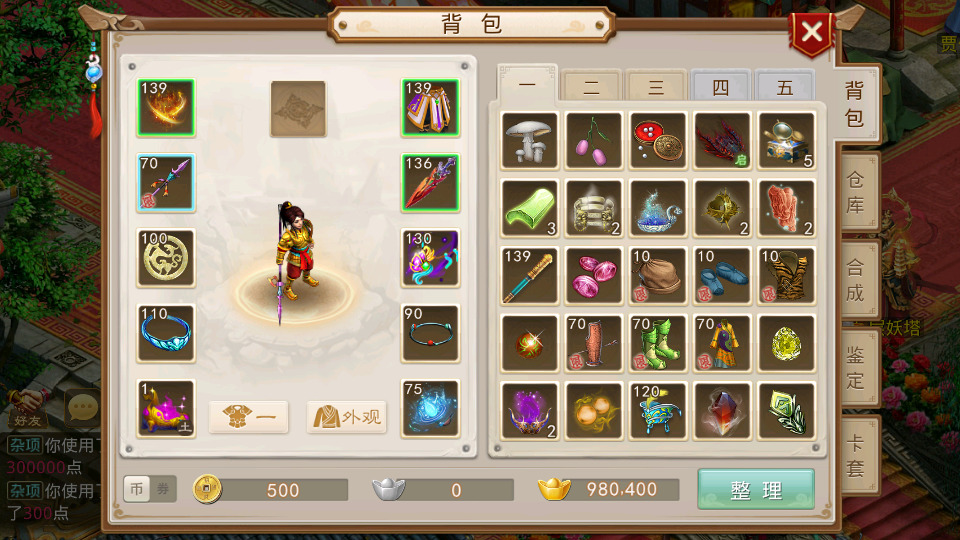
Task: Show bag page 五
Action: click(785, 88)
